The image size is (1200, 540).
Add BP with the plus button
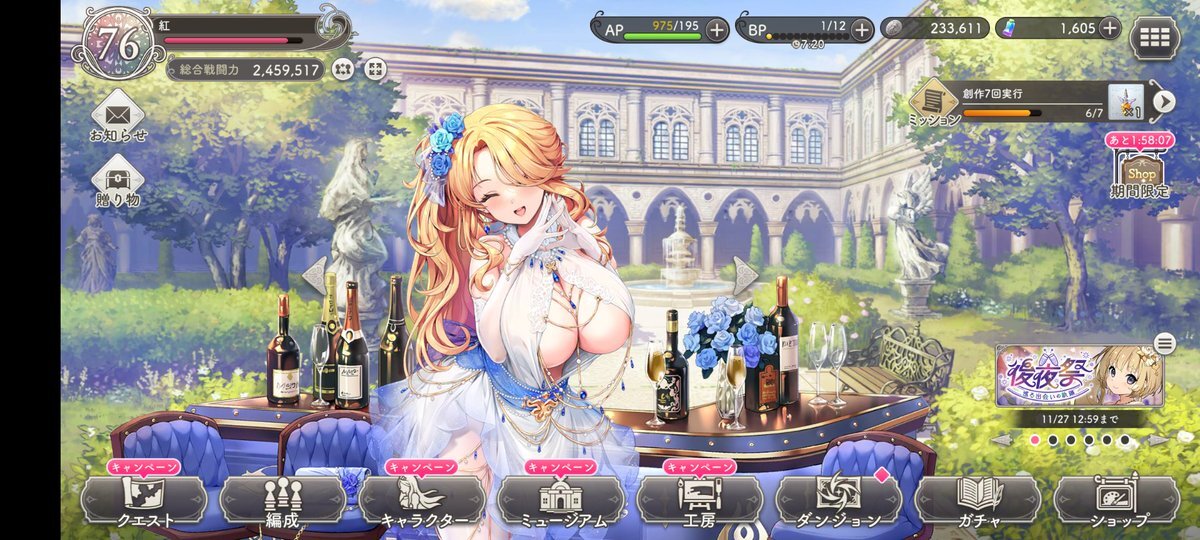[x=862, y=29]
